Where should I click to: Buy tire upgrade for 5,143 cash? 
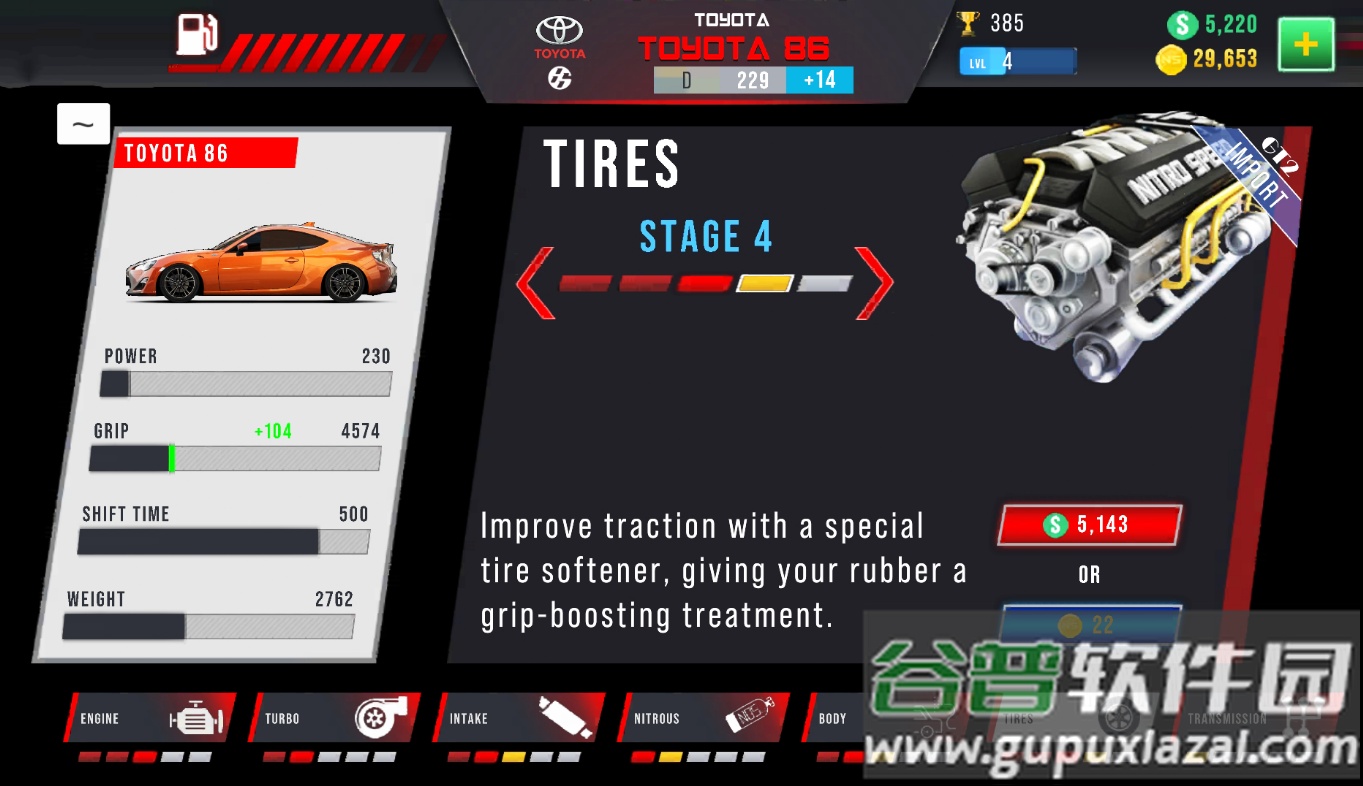coord(1089,525)
